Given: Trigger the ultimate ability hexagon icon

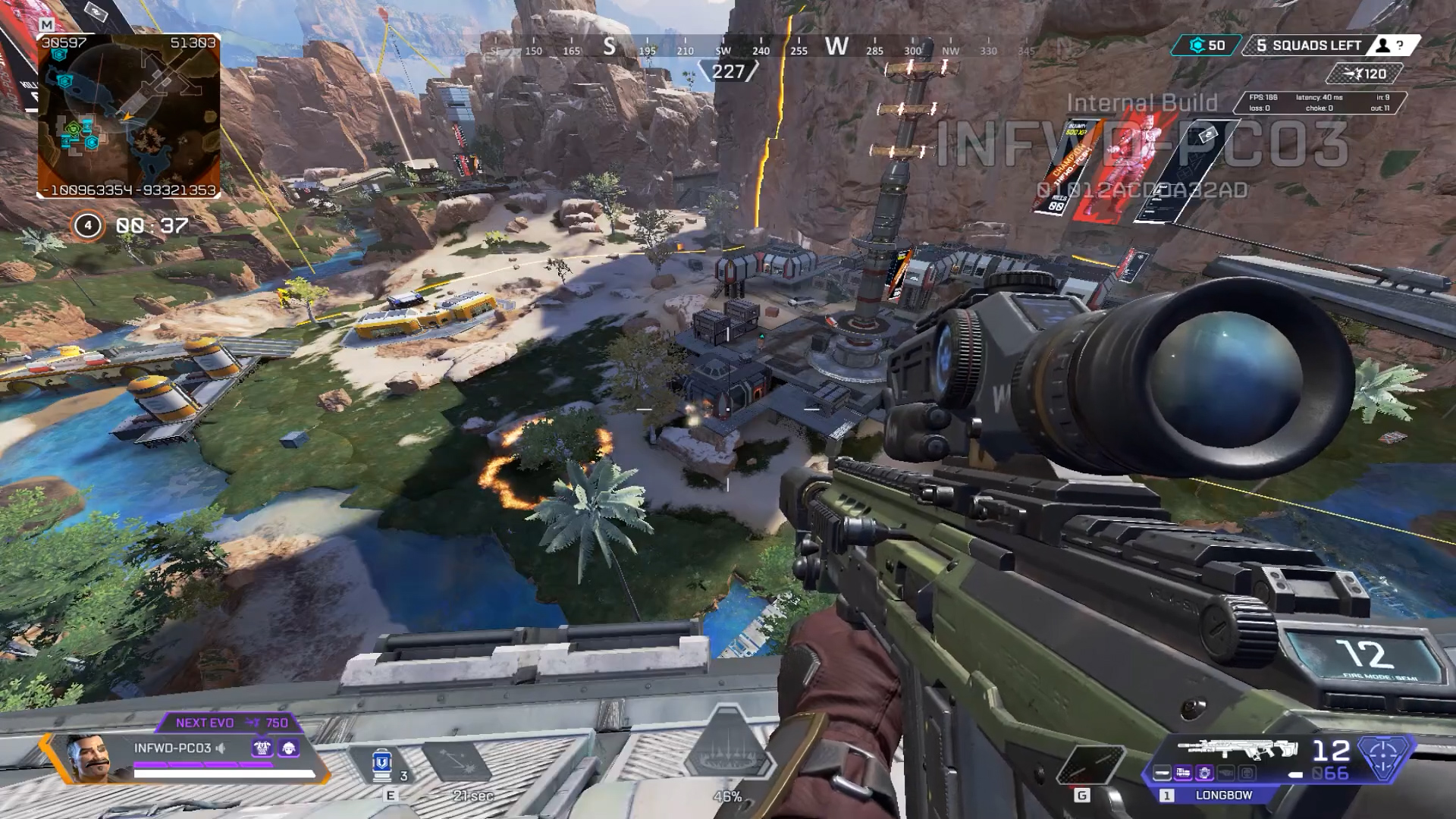Looking at the screenshot, I should 726,749.
